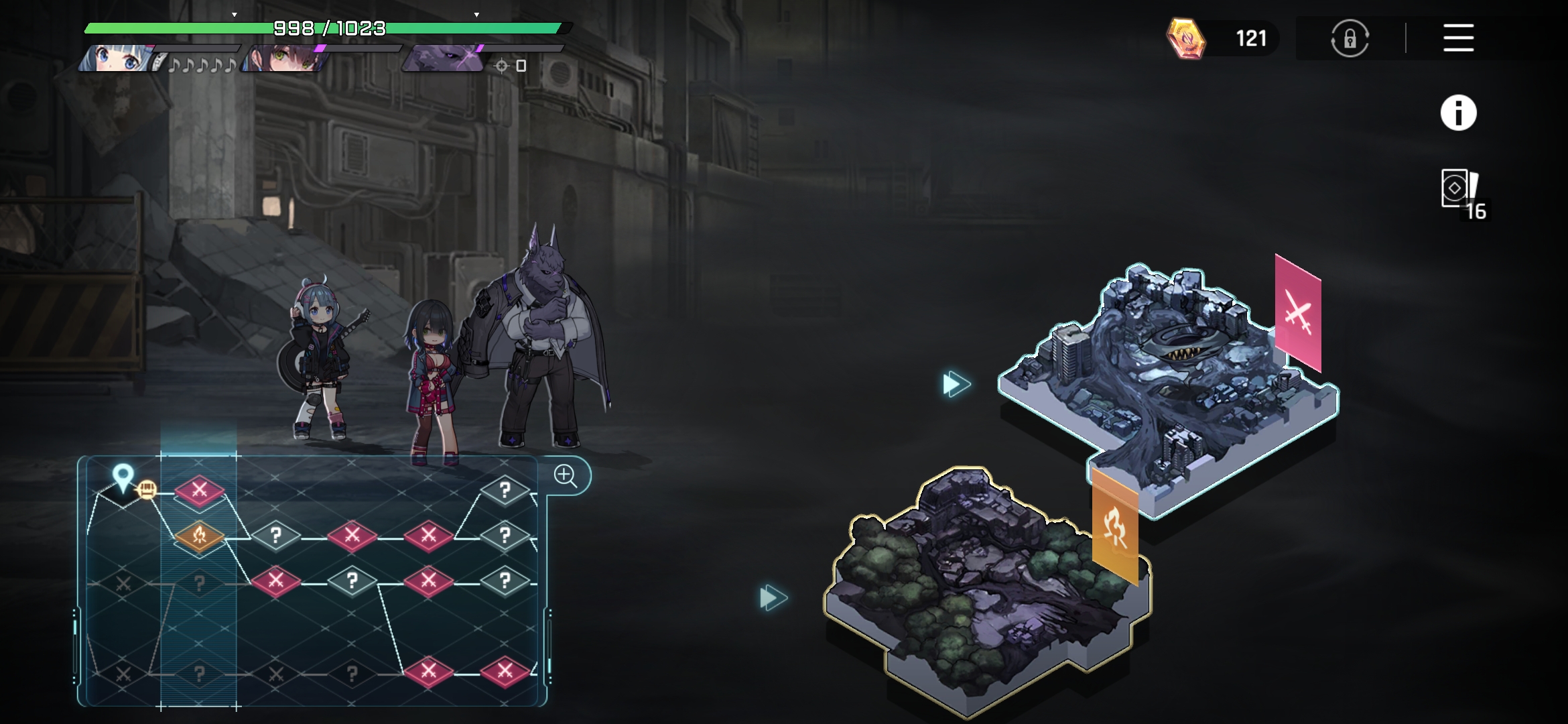Show the info panel
The width and height of the screenshot is (1568, 724).
click(x=1458, y=113)
